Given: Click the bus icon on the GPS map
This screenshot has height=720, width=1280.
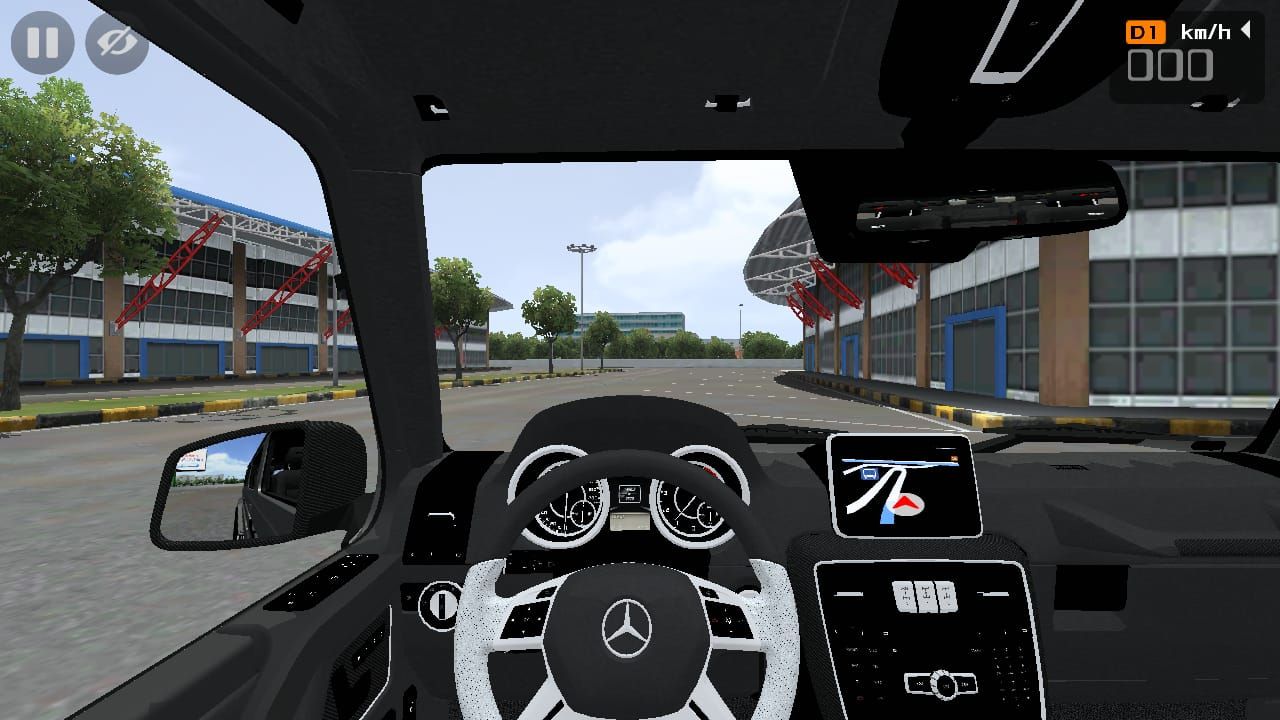Looking at the screenshot, I should [x=870, y=474].
